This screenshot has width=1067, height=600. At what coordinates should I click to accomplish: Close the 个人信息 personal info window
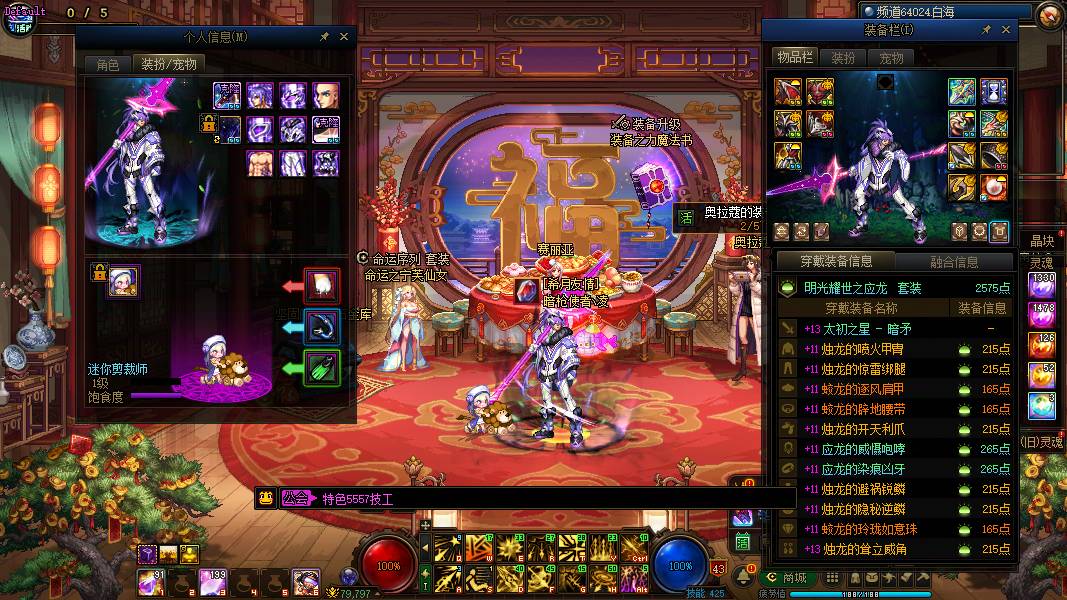click(344, 36)
